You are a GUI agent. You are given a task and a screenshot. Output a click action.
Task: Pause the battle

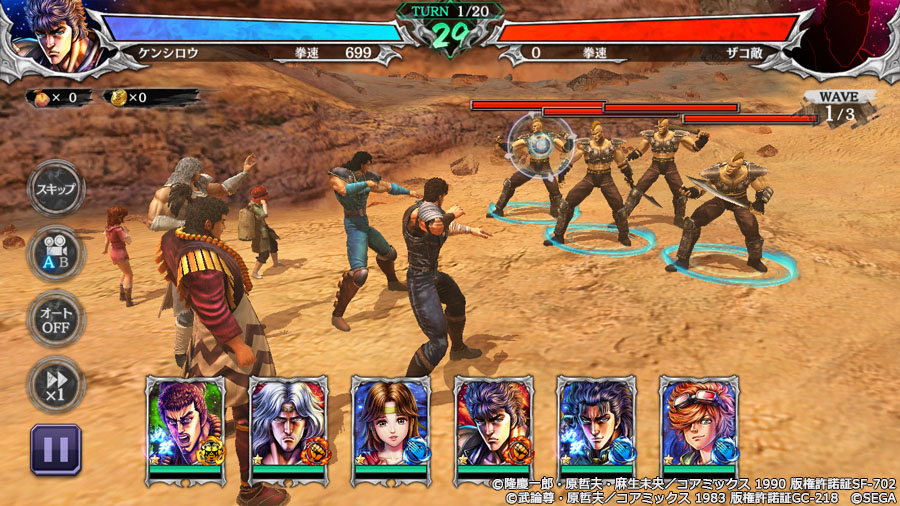(56, 449)
